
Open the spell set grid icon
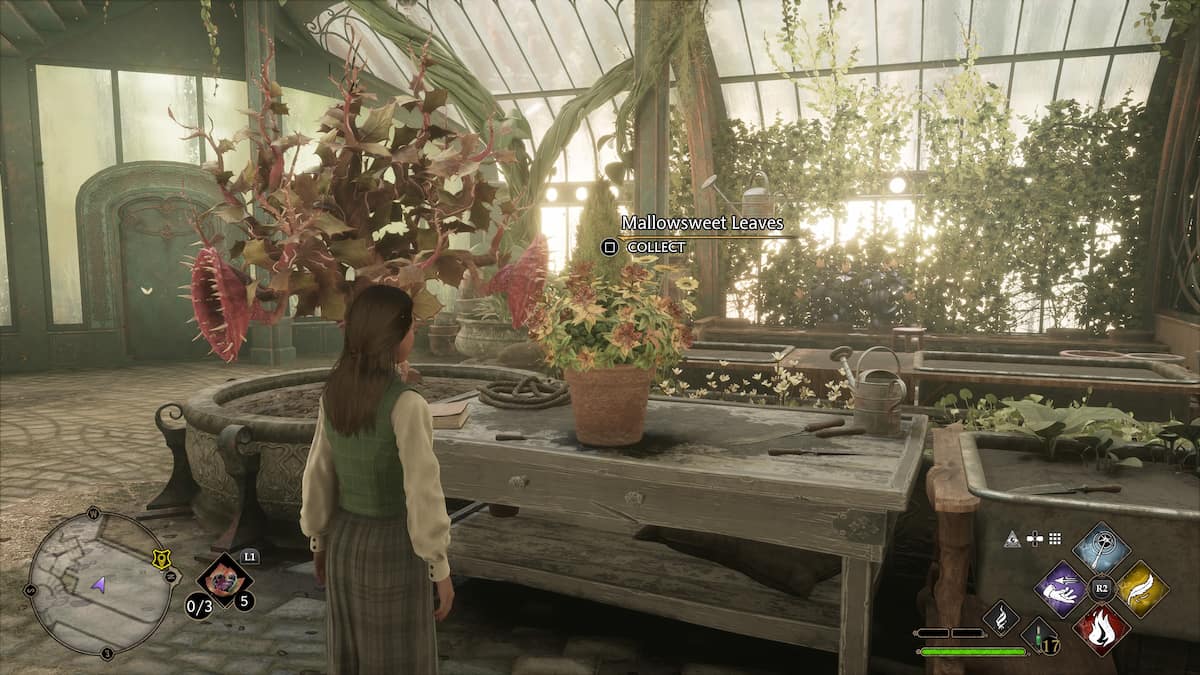(1055, 538)
